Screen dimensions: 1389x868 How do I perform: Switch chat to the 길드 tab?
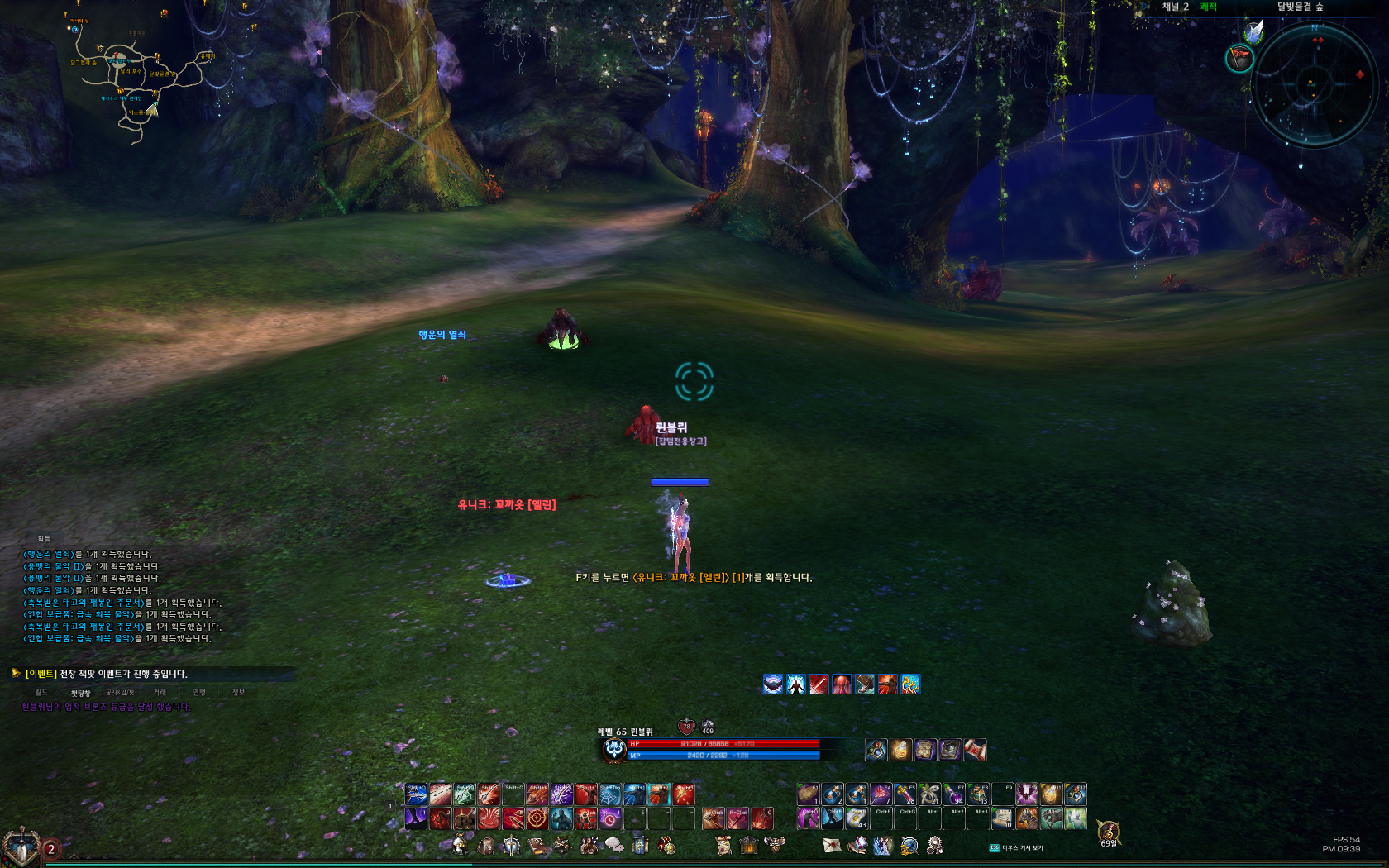pyautogui.click(x=41, y=693)
